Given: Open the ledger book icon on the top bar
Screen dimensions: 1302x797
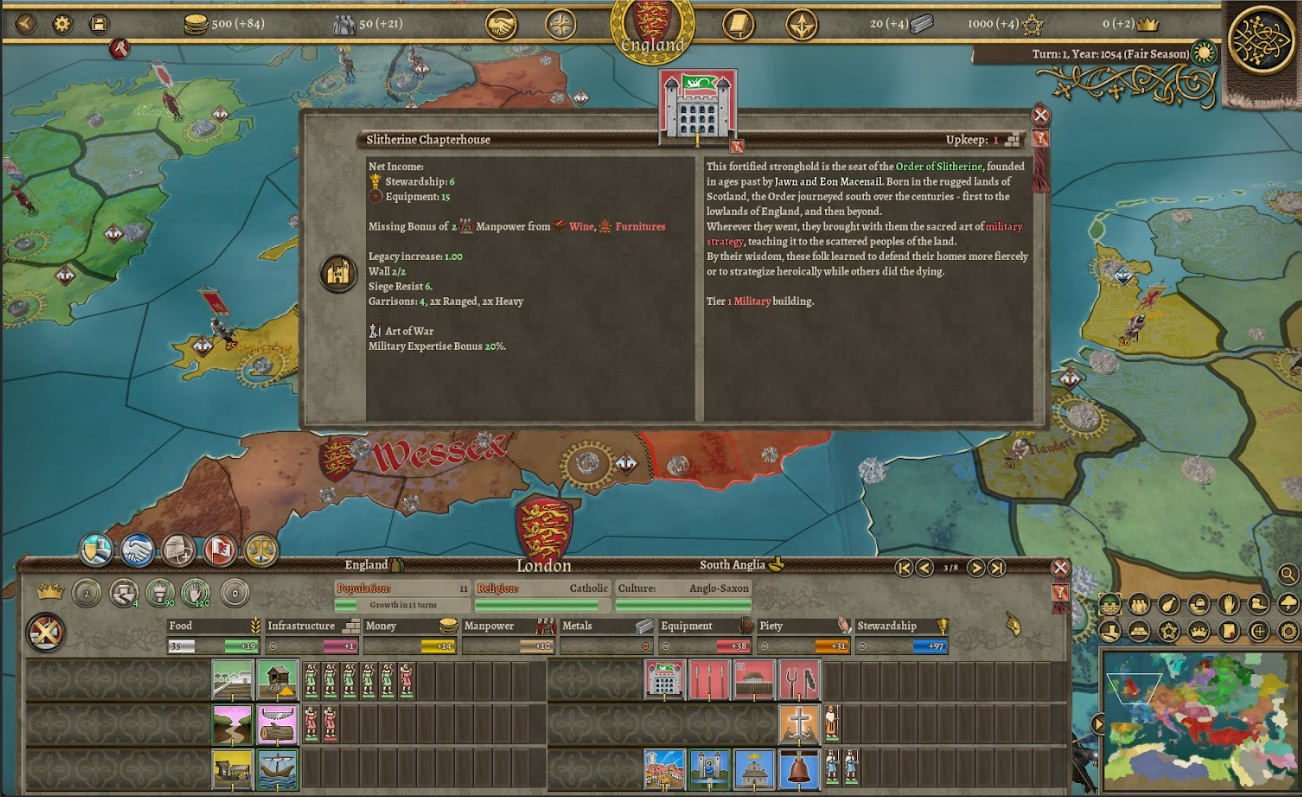Looking at the screenshot, I should point(739,25).
